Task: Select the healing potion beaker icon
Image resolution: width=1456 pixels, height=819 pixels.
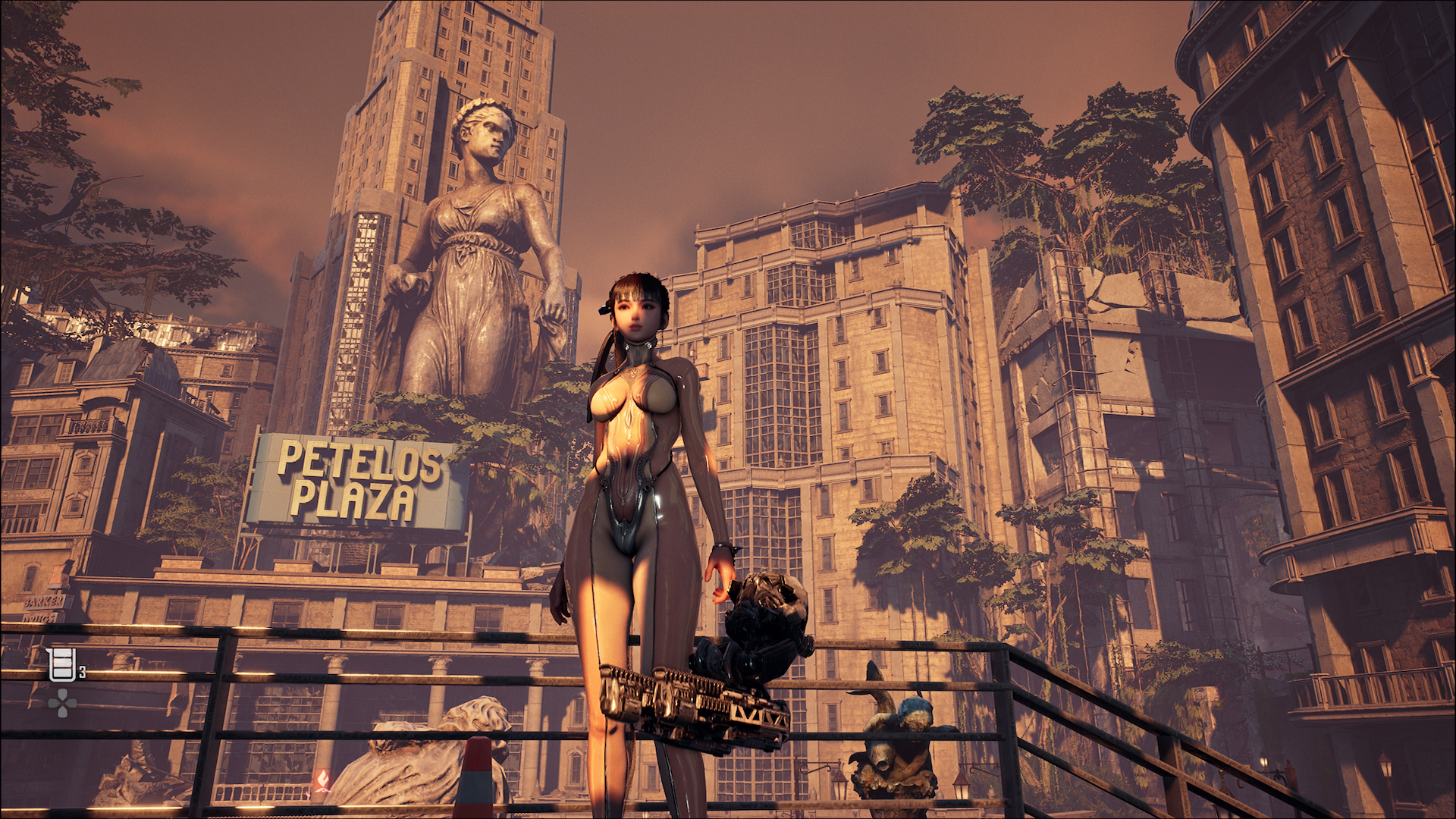Action: tap(61, 665)
